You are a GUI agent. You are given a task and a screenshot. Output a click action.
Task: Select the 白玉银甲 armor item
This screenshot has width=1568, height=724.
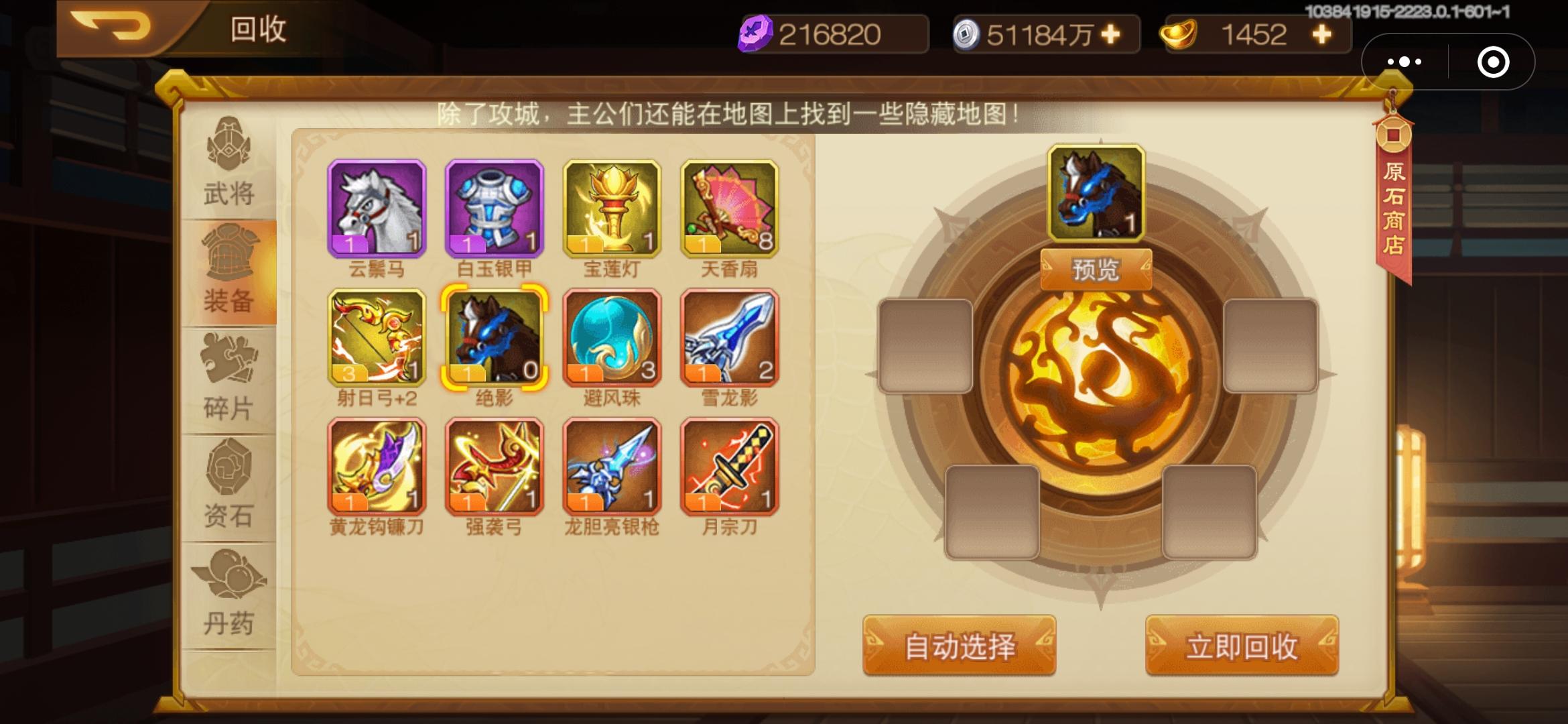pos(495,208)
